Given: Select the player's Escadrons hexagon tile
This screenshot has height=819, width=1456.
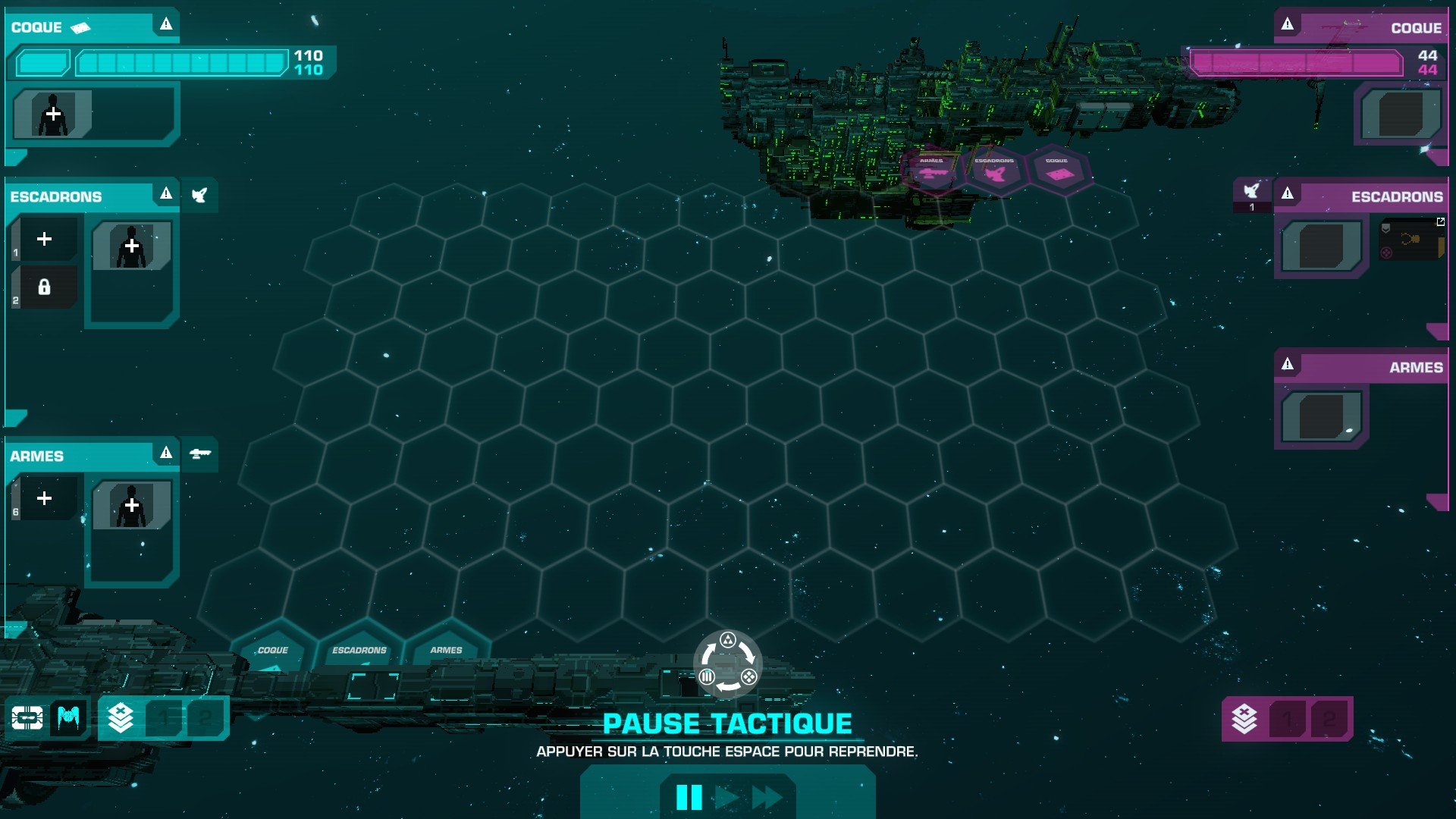Looking at the screenshot, I should click(359, 652).
